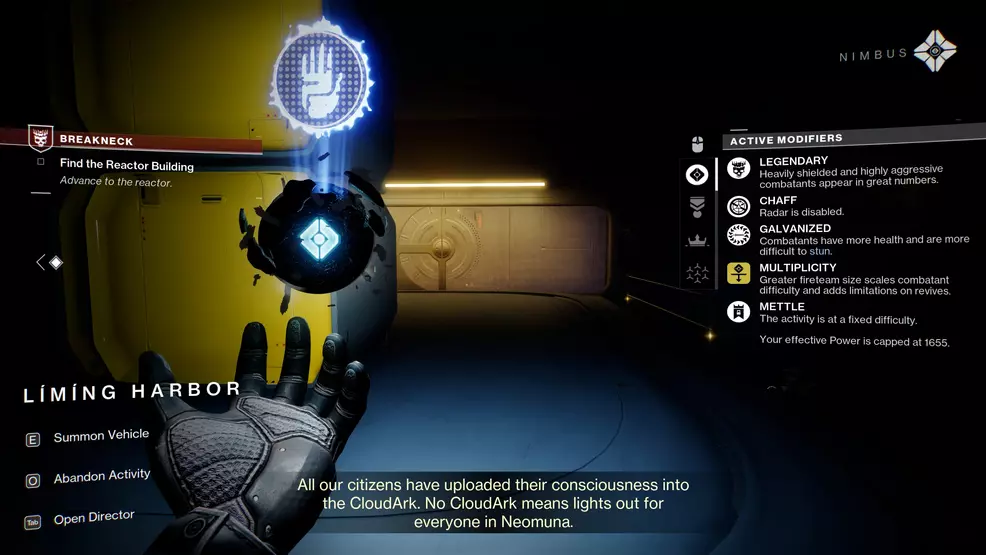Choose the Summon Vehicle option
The image size is (986, 555).
click(x=101, y=436)
